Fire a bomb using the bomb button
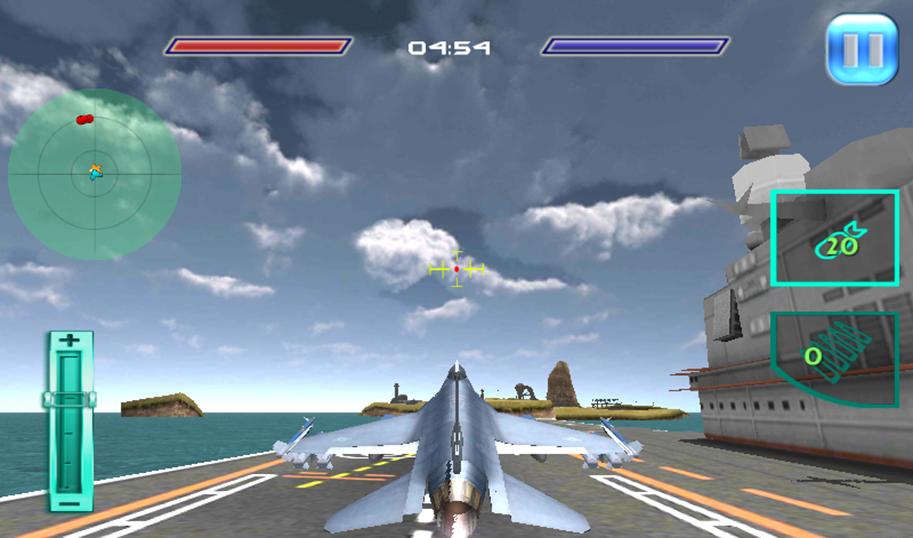 point(834,239)
